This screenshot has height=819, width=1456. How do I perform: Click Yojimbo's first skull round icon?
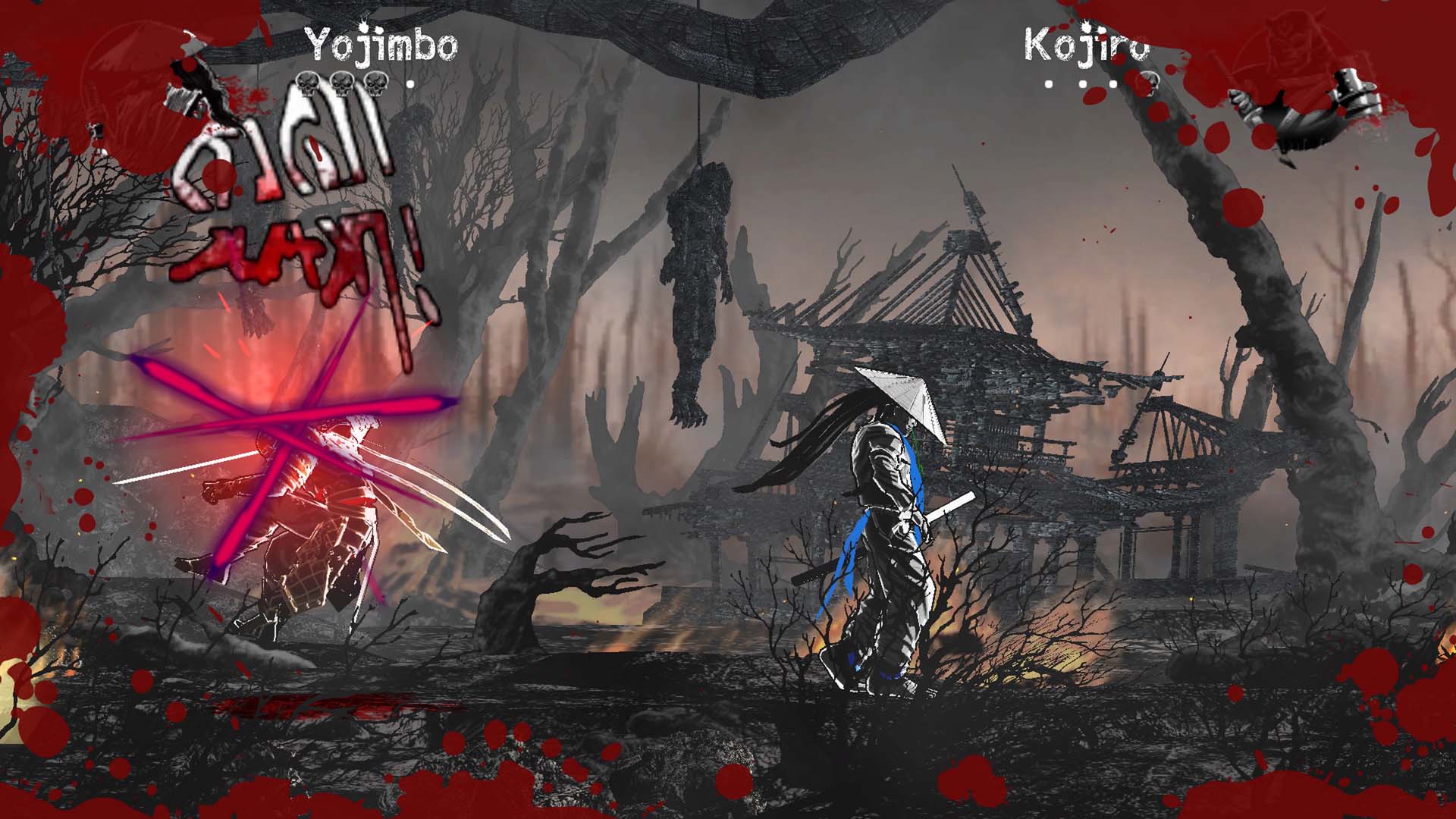[308, 84]
